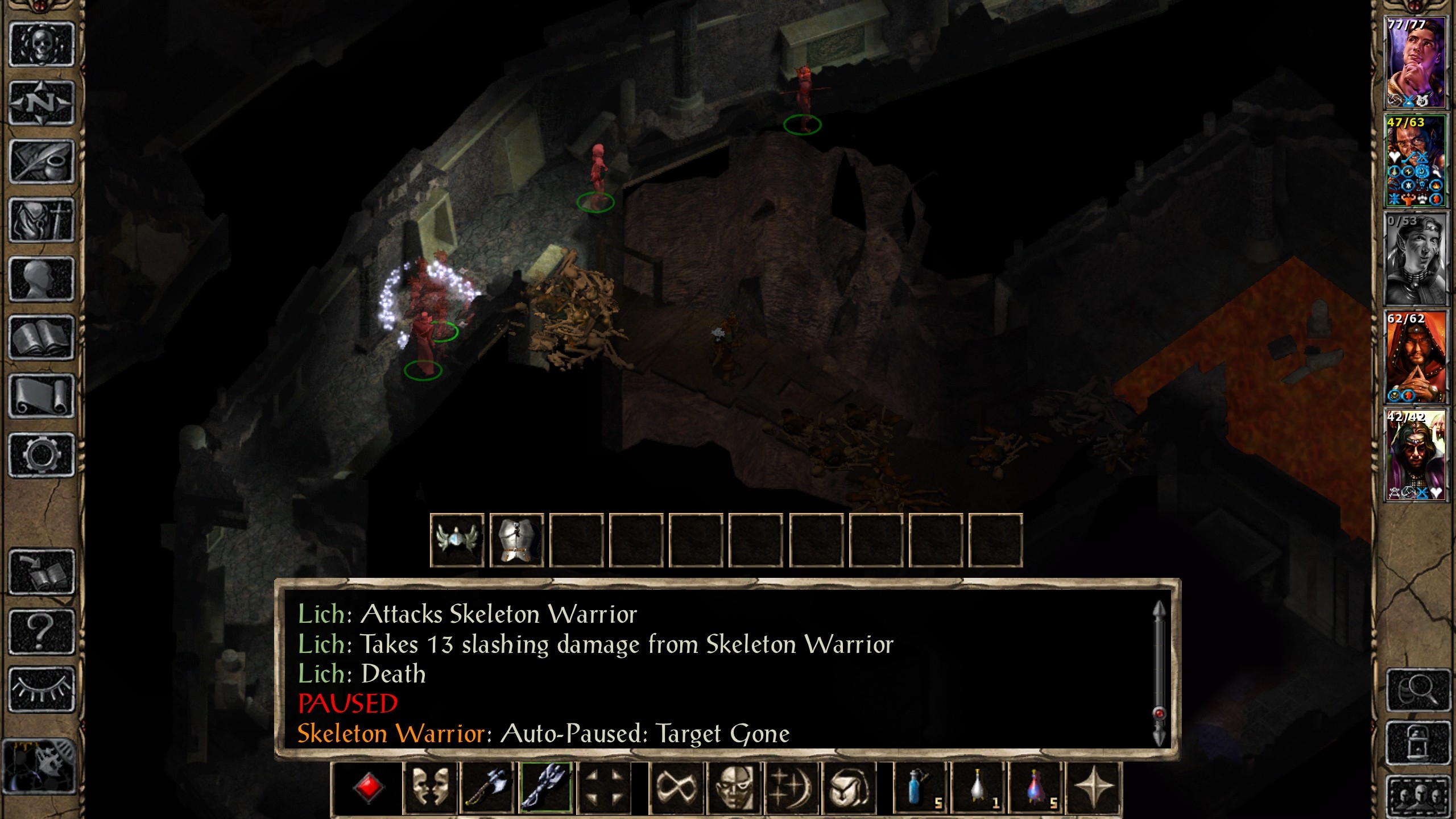Pick up the winged helmet from ground loot

pyautogui.click(x=457, y=540)
